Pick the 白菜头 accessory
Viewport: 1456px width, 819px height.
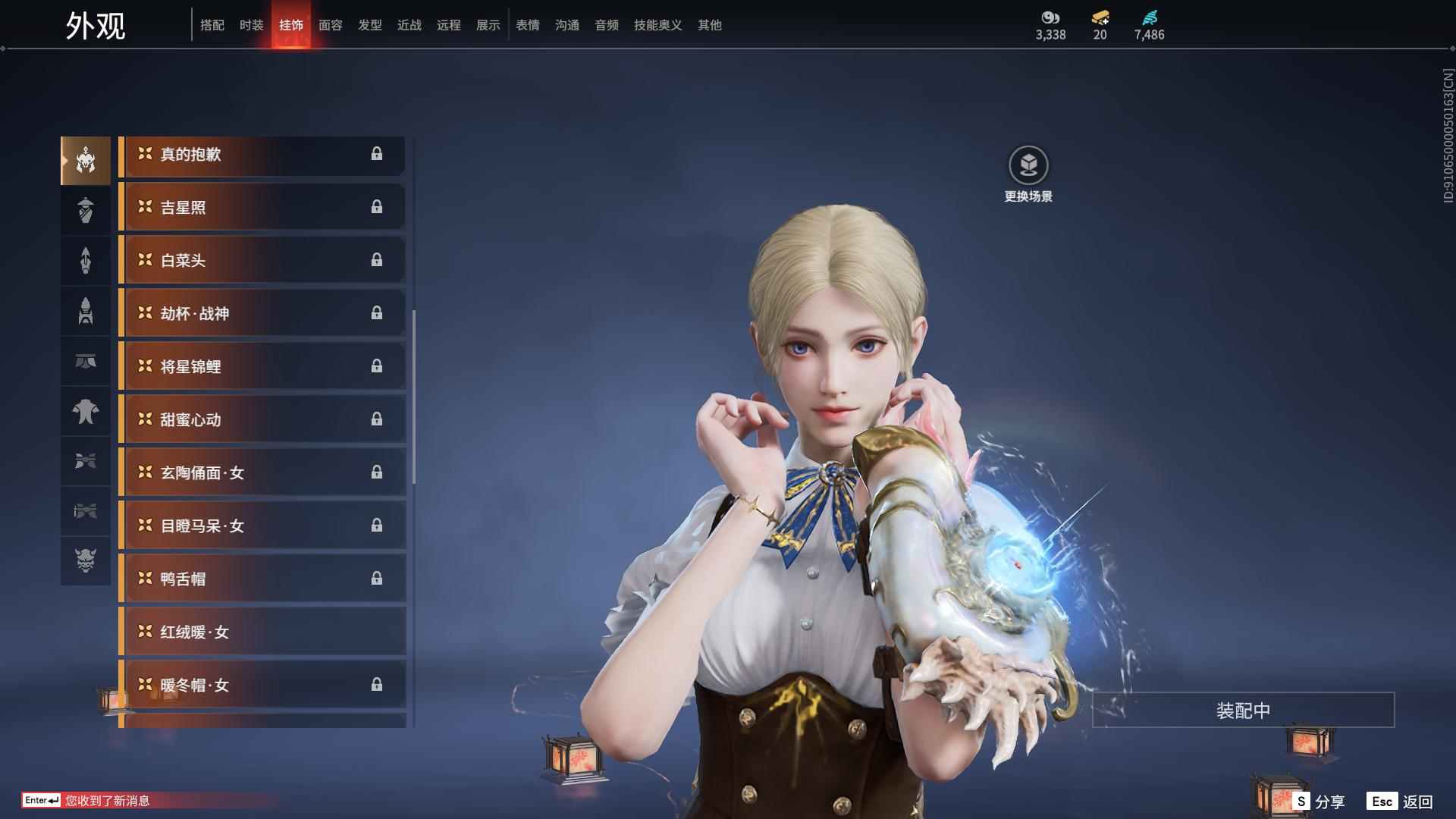coord(262,261)
